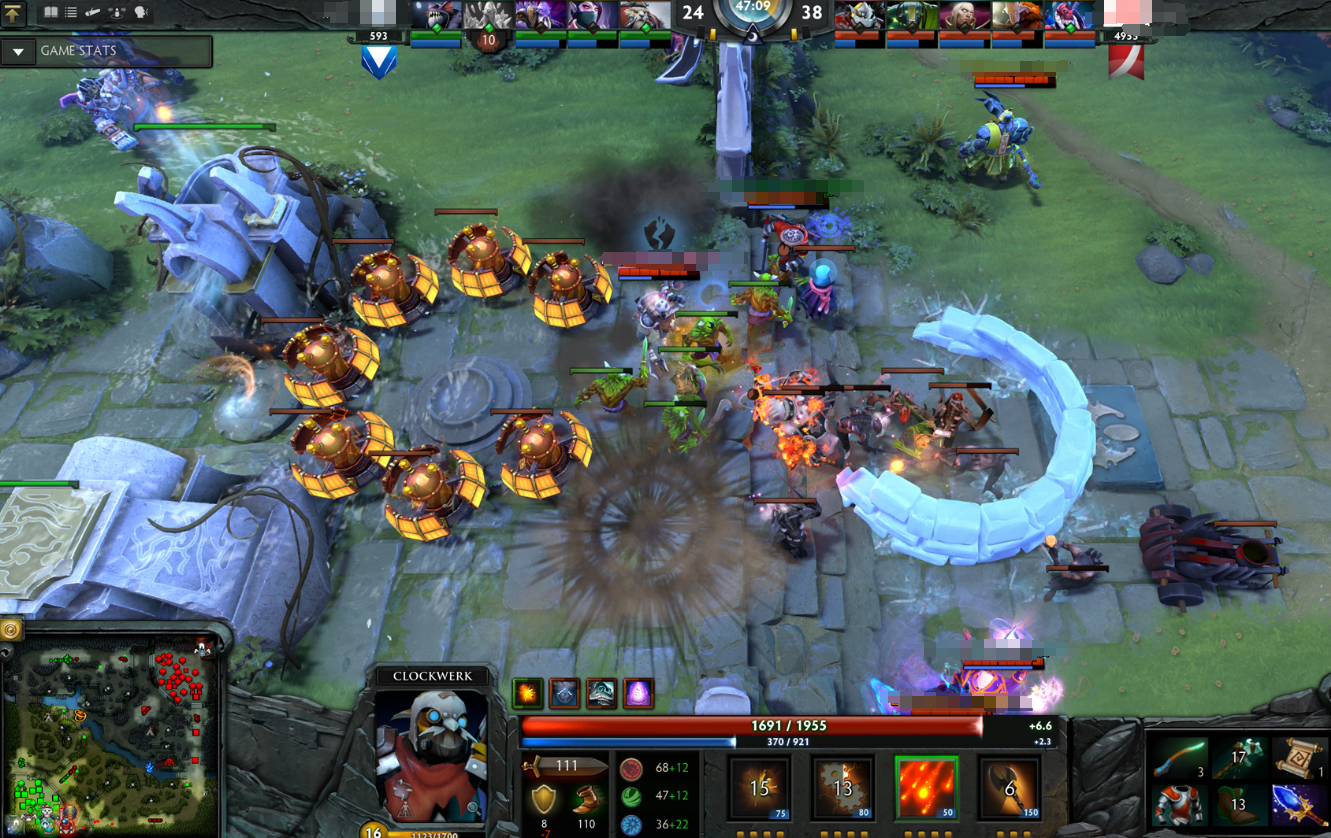Use the Aghanim's Scepter item slot

(1298, 804)
